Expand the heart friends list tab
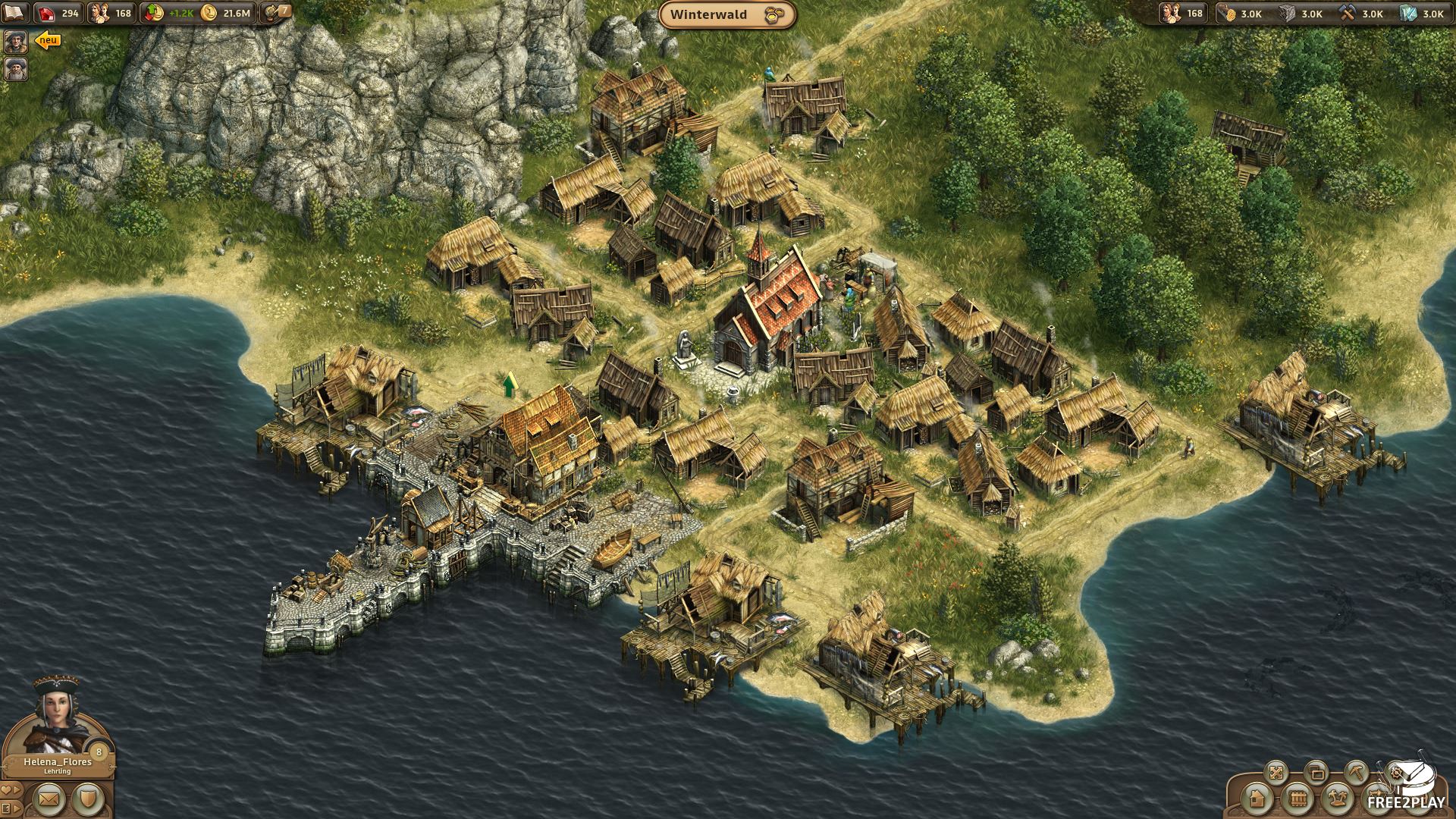 (x=10, y=790)
